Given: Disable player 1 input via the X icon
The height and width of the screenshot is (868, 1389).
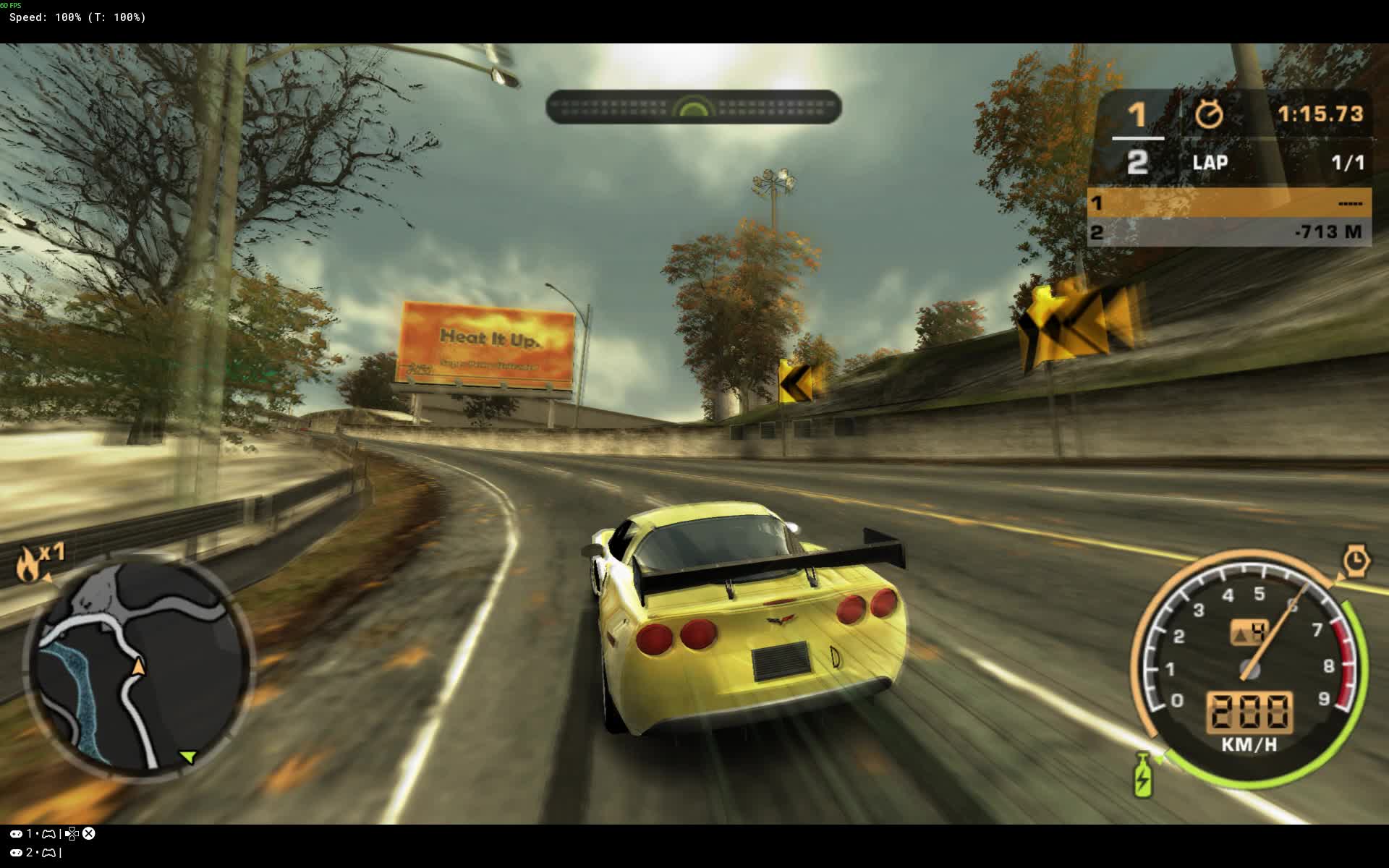Looking at the screenshot, I should pyautogui.click(x=88, y=833).
